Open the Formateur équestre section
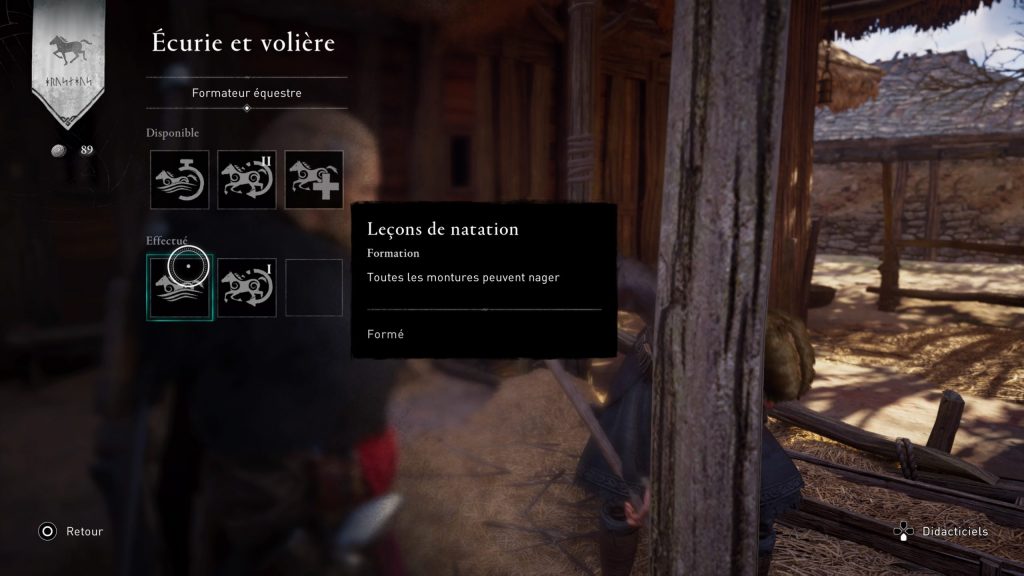The image size is (1024, 576). 246,94
